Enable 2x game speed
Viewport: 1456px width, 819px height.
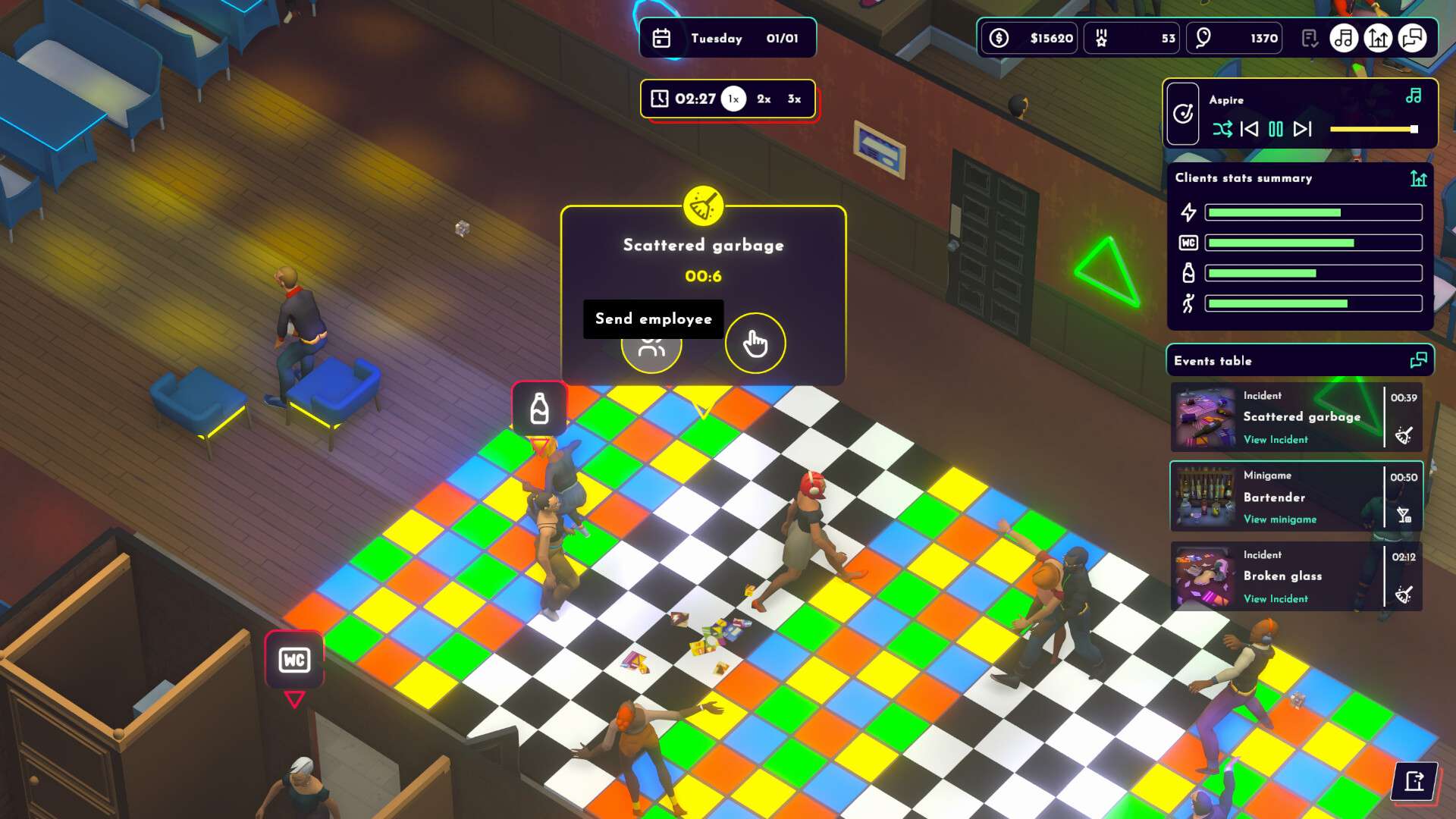(x=763, y=98)
